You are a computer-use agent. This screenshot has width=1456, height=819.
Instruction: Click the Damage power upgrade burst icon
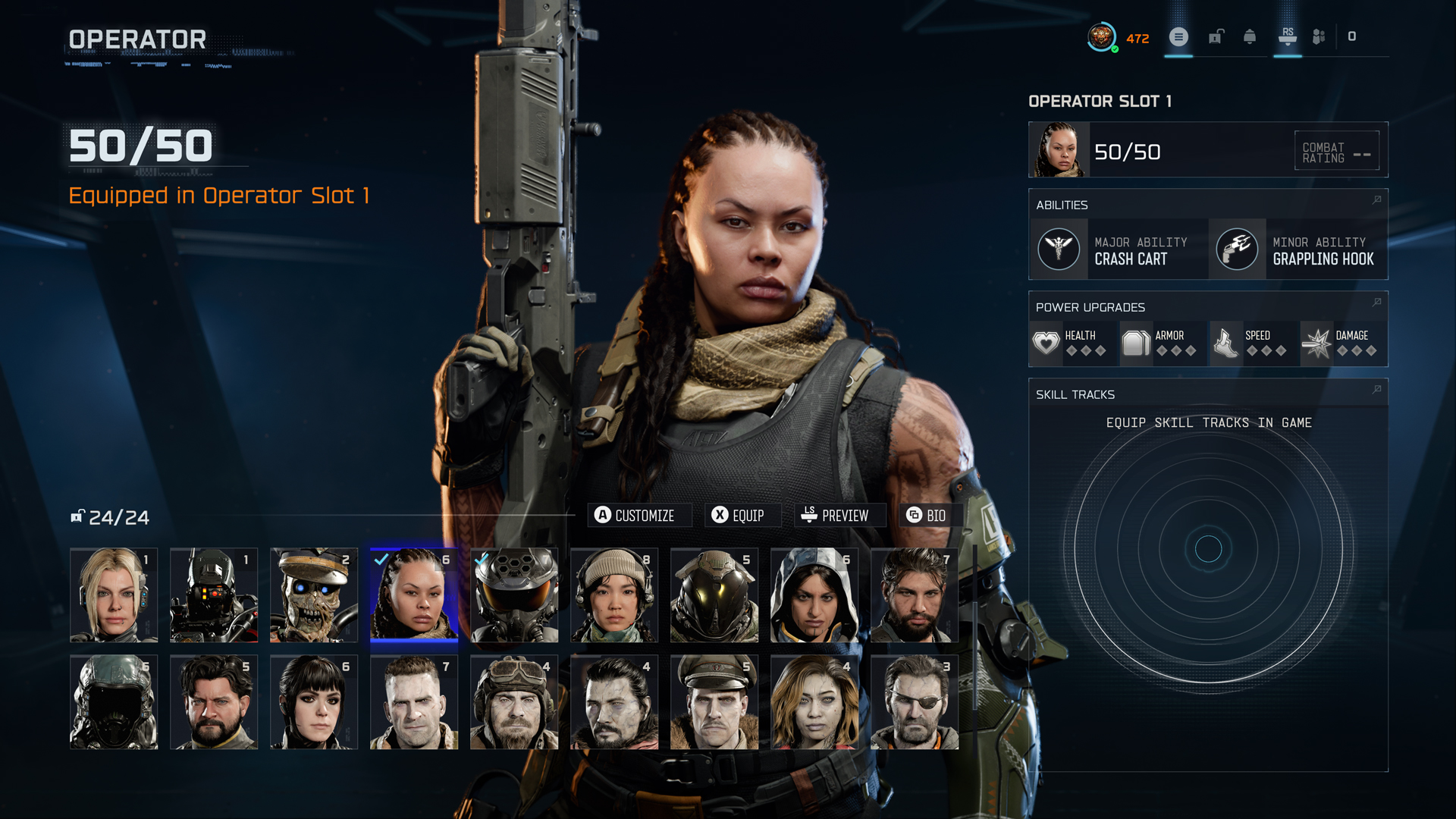click(x=1317, y=343)
